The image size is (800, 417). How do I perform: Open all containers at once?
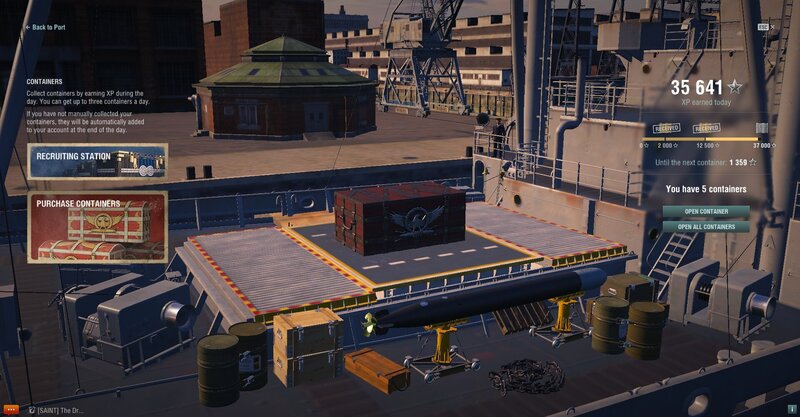705,226
